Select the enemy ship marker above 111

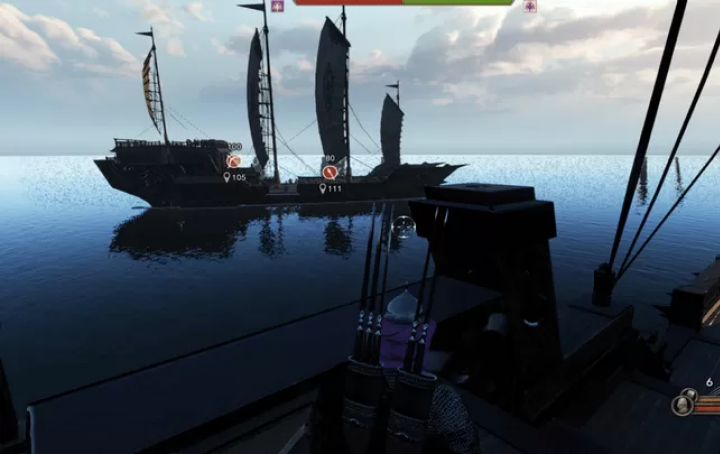[329, 171]
